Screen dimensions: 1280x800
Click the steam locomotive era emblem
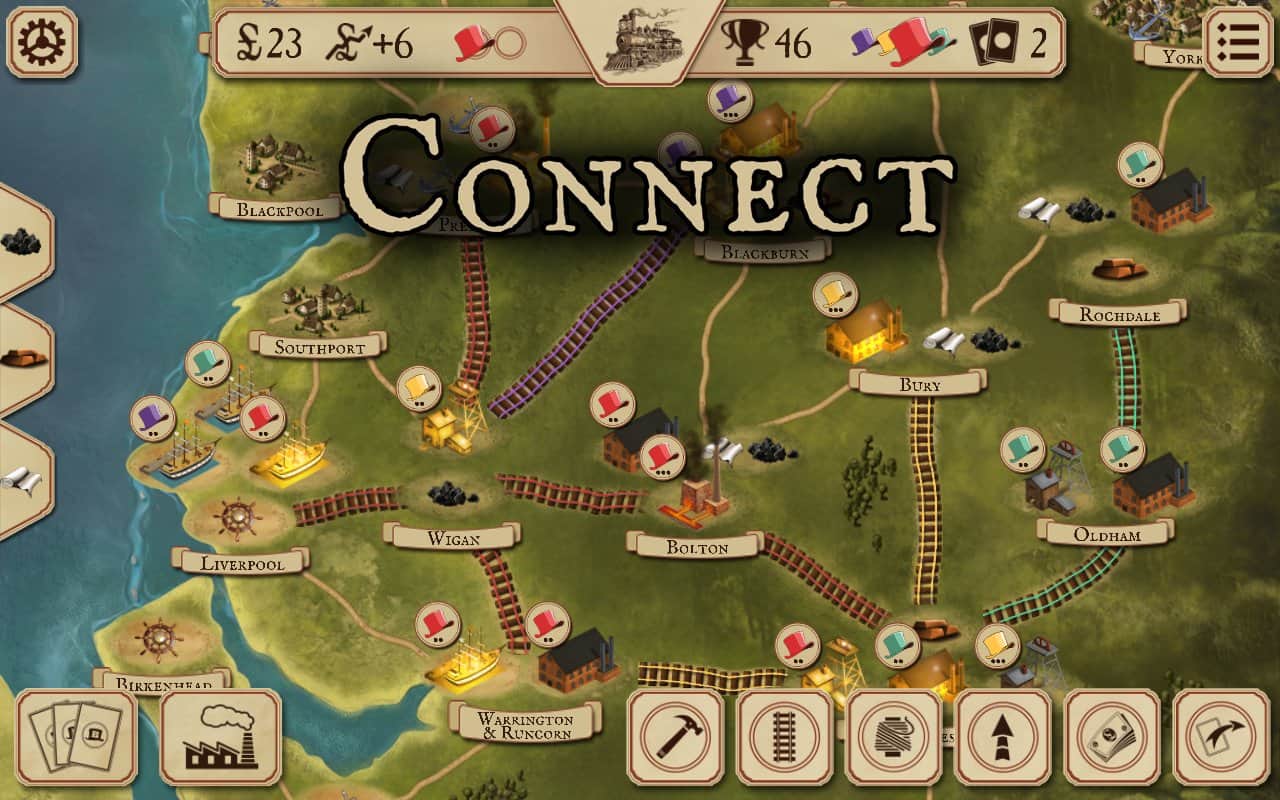coord(639,42)
